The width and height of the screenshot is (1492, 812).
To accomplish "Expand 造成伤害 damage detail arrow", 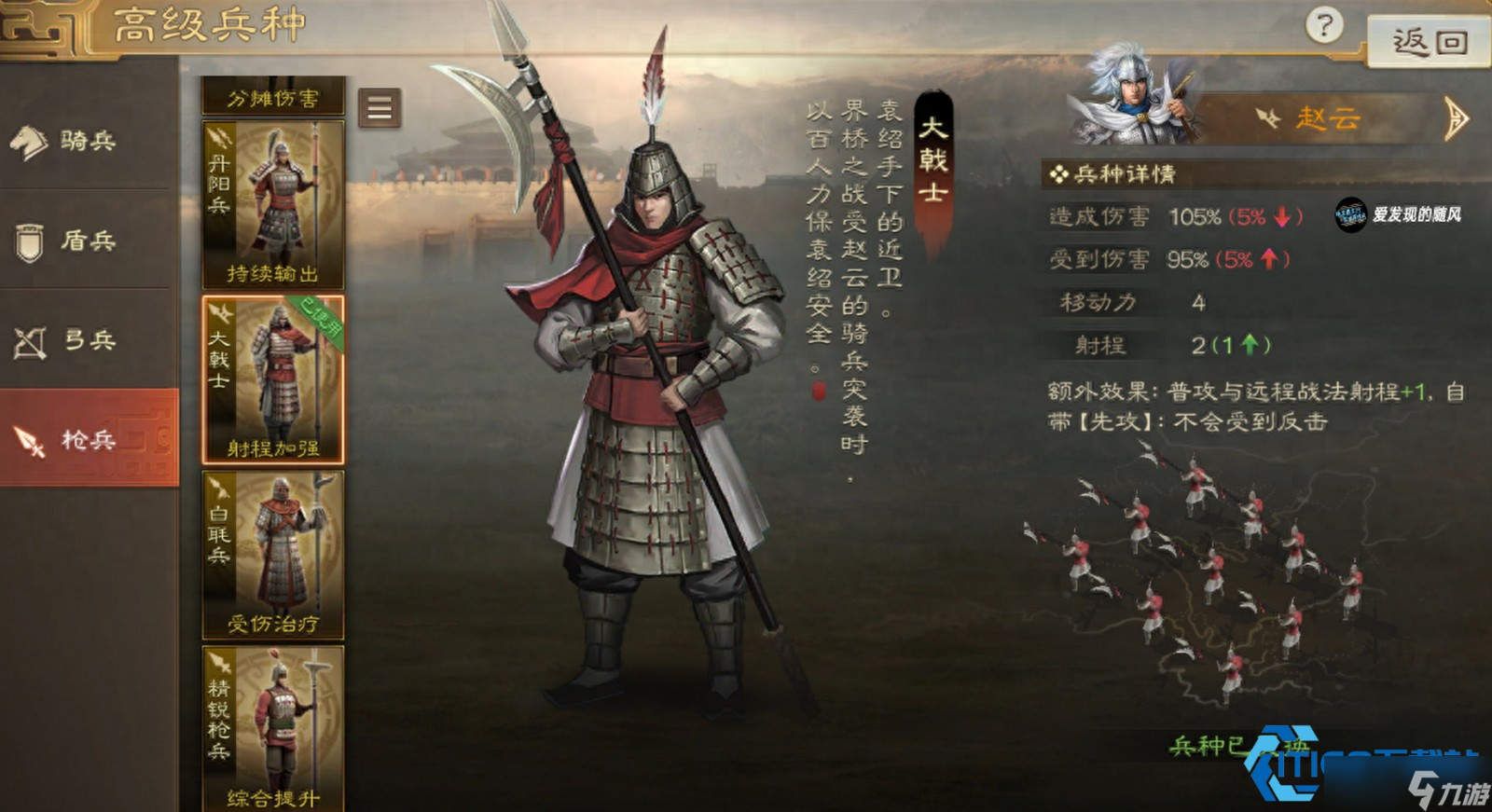I will pos(1283,217).
